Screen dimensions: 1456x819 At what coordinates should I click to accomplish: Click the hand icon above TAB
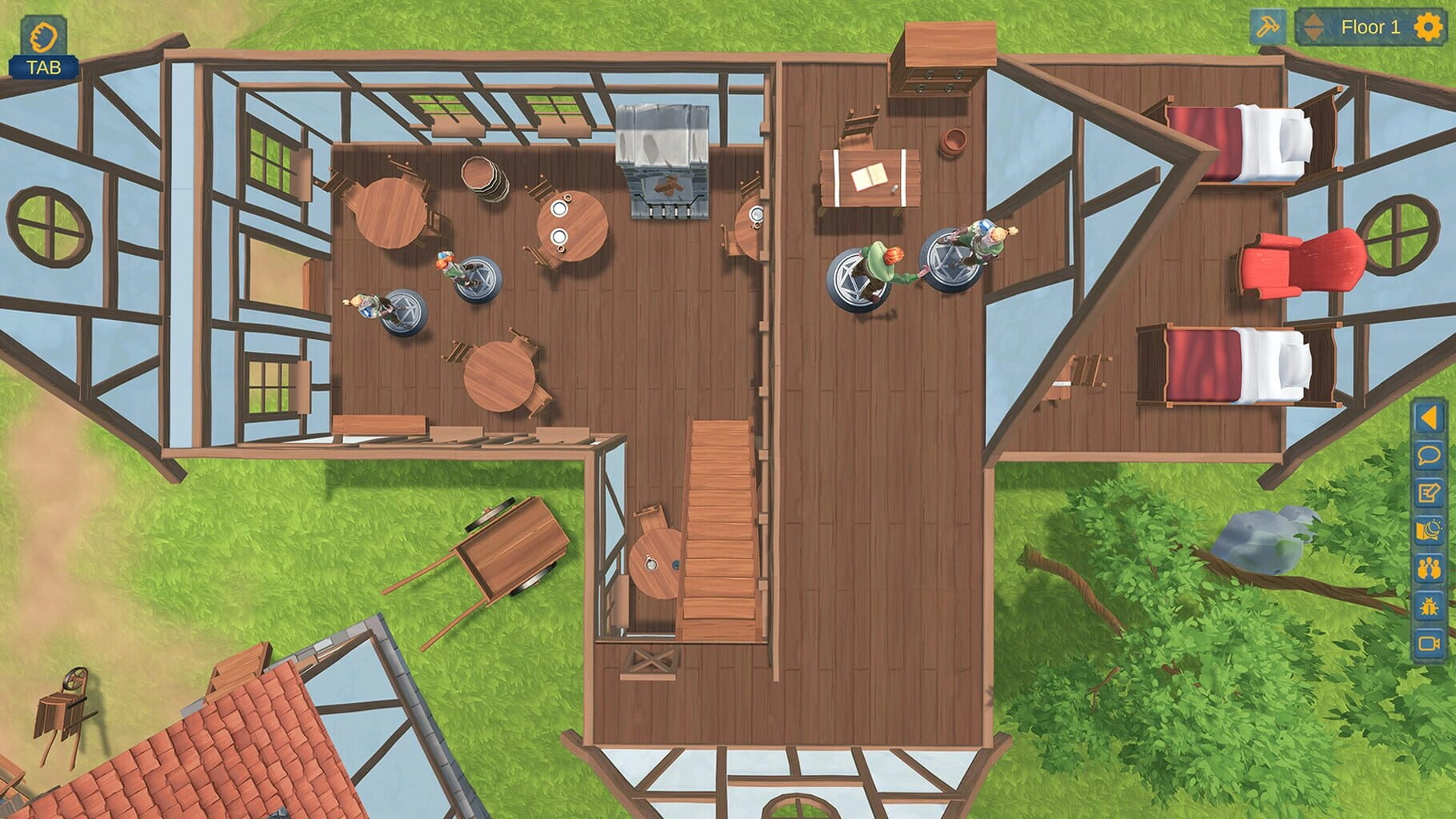(x=43, y=37)
